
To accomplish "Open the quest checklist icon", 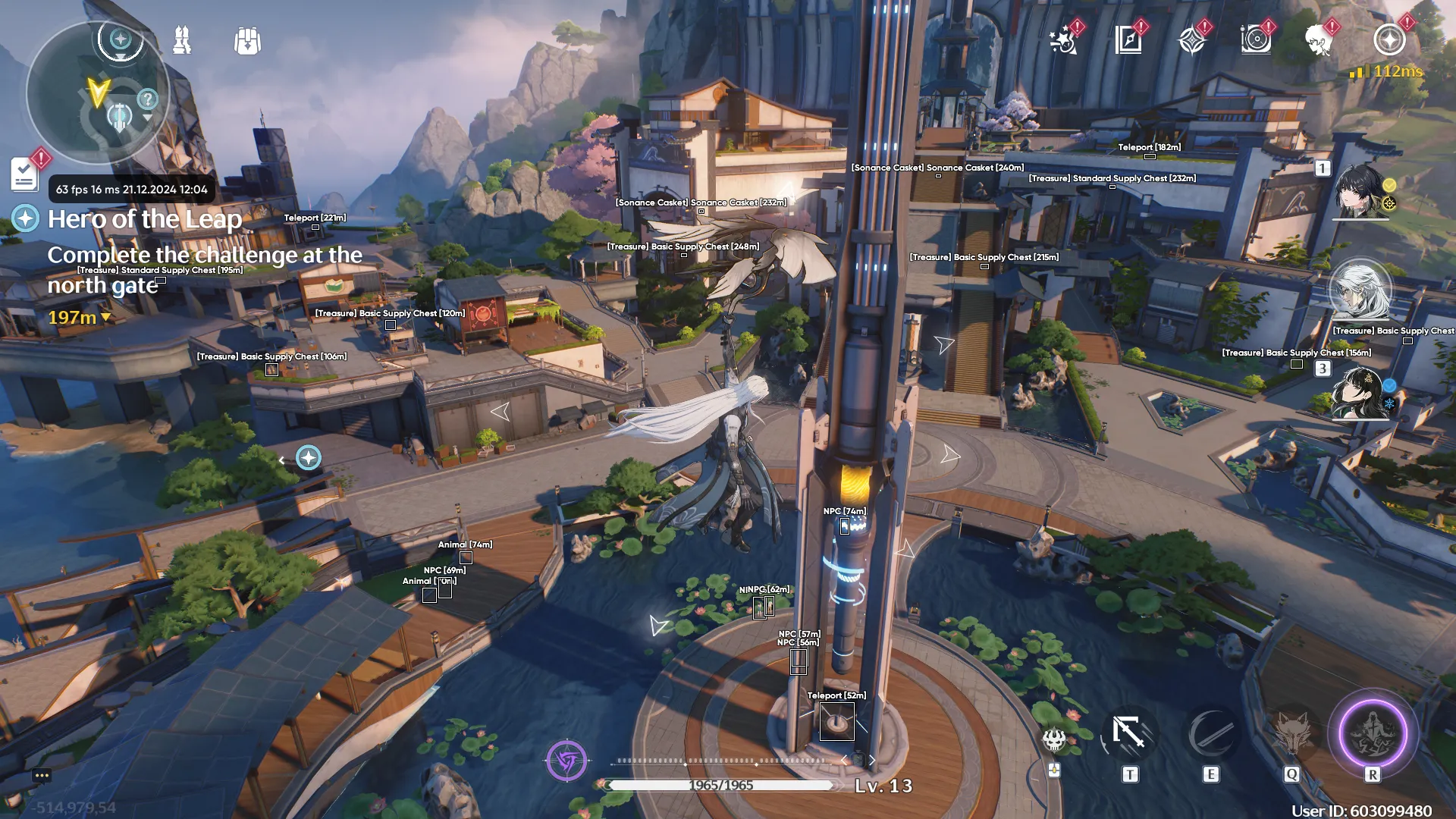I will [x=25, y=174].
